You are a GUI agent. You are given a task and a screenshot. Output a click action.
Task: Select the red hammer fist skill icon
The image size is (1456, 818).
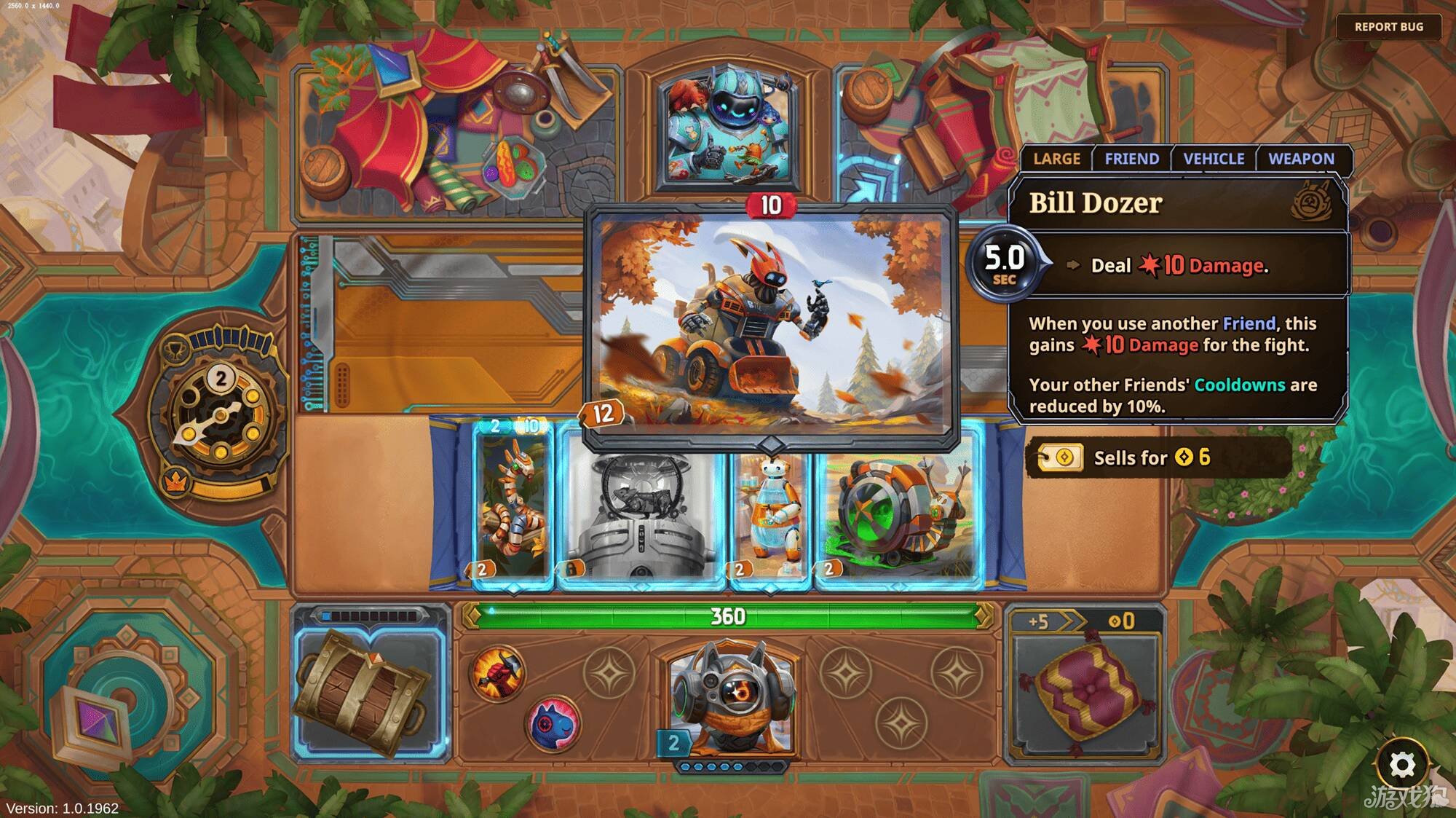[498, 672]
